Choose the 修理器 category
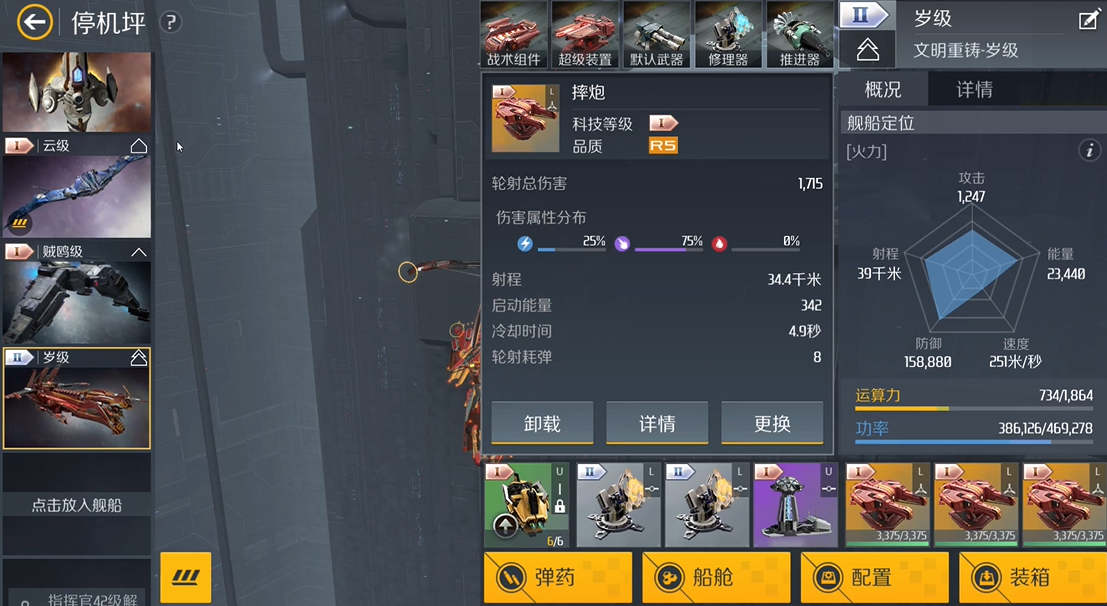 728,34
